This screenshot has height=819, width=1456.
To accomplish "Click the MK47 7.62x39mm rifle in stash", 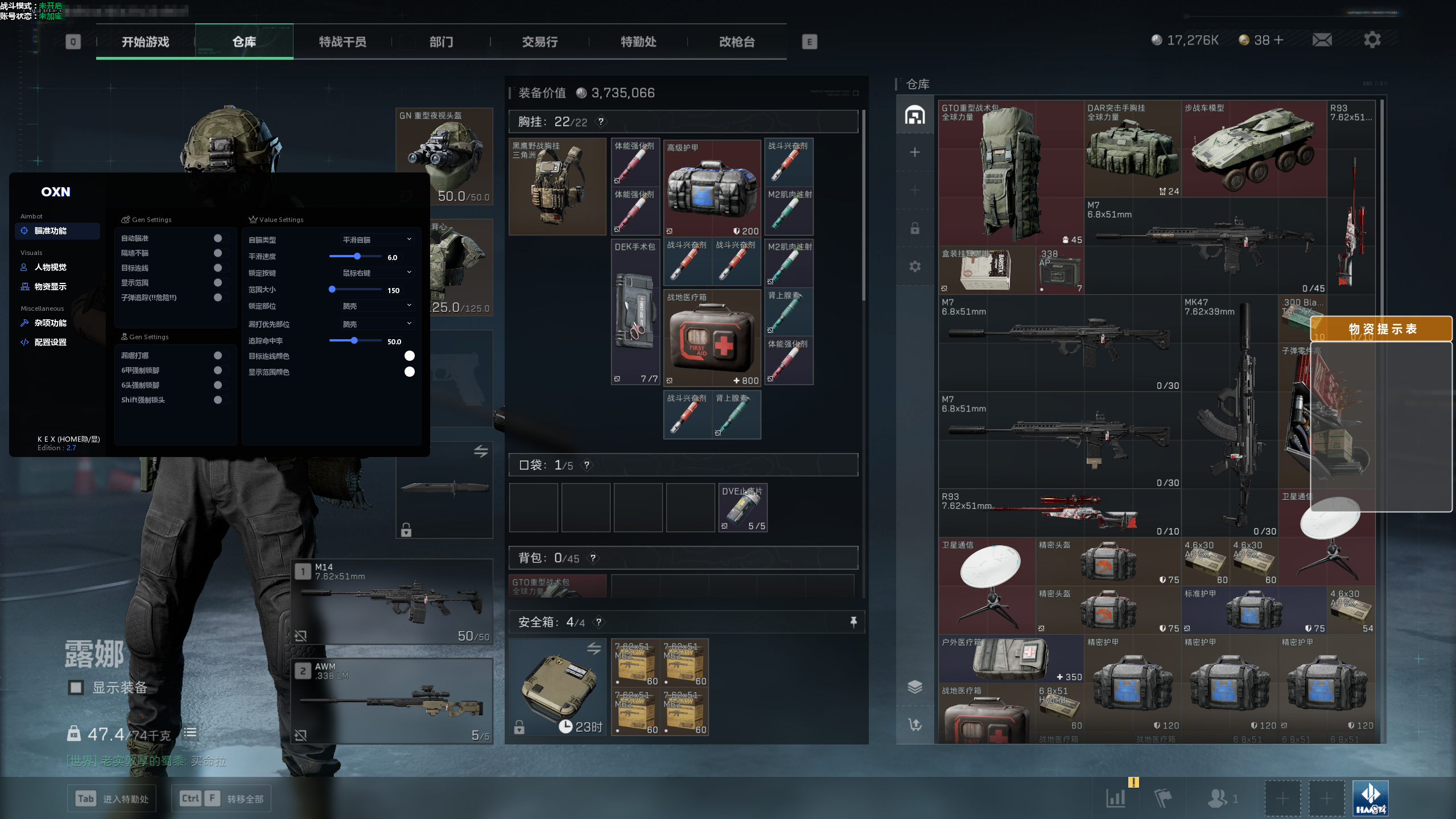I will (1230, 415).
